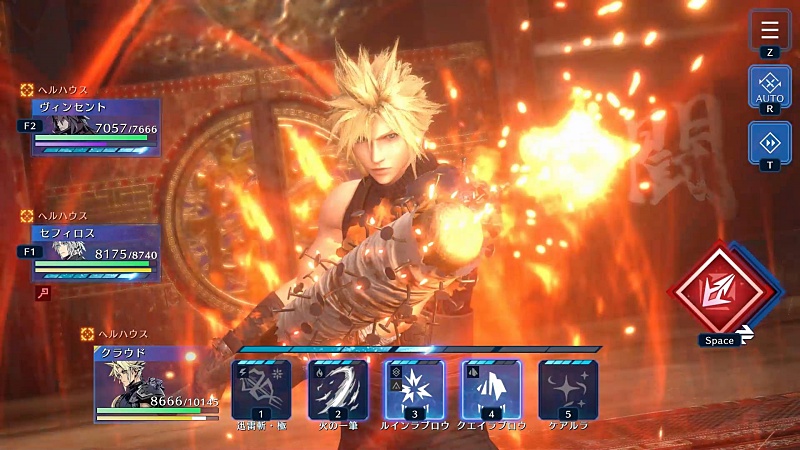
Task: Use ability slot 1 迅雷斬・極
Action: [261, 388]
